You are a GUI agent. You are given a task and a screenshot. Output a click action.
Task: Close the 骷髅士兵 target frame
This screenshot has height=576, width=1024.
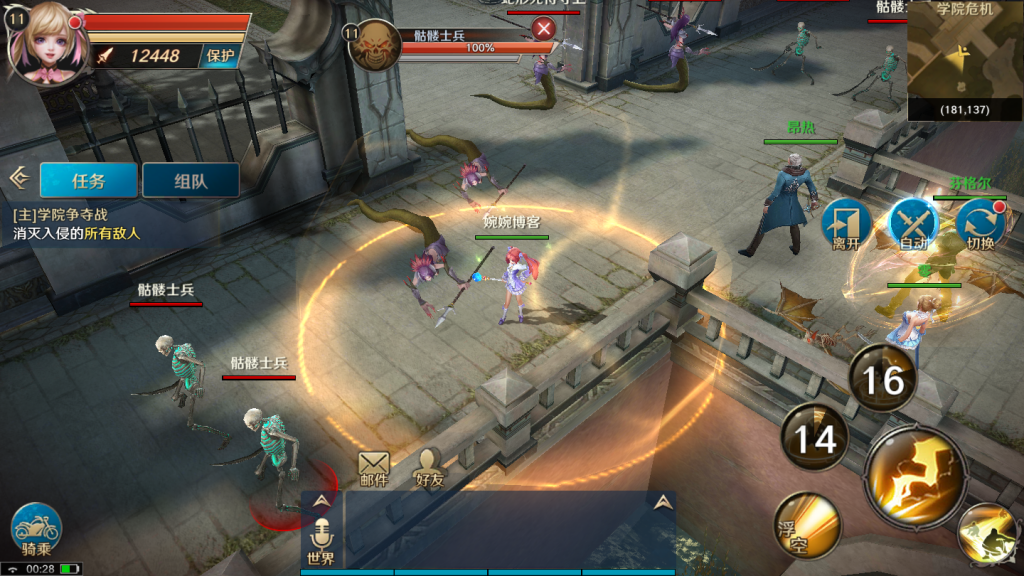point(544,28)
